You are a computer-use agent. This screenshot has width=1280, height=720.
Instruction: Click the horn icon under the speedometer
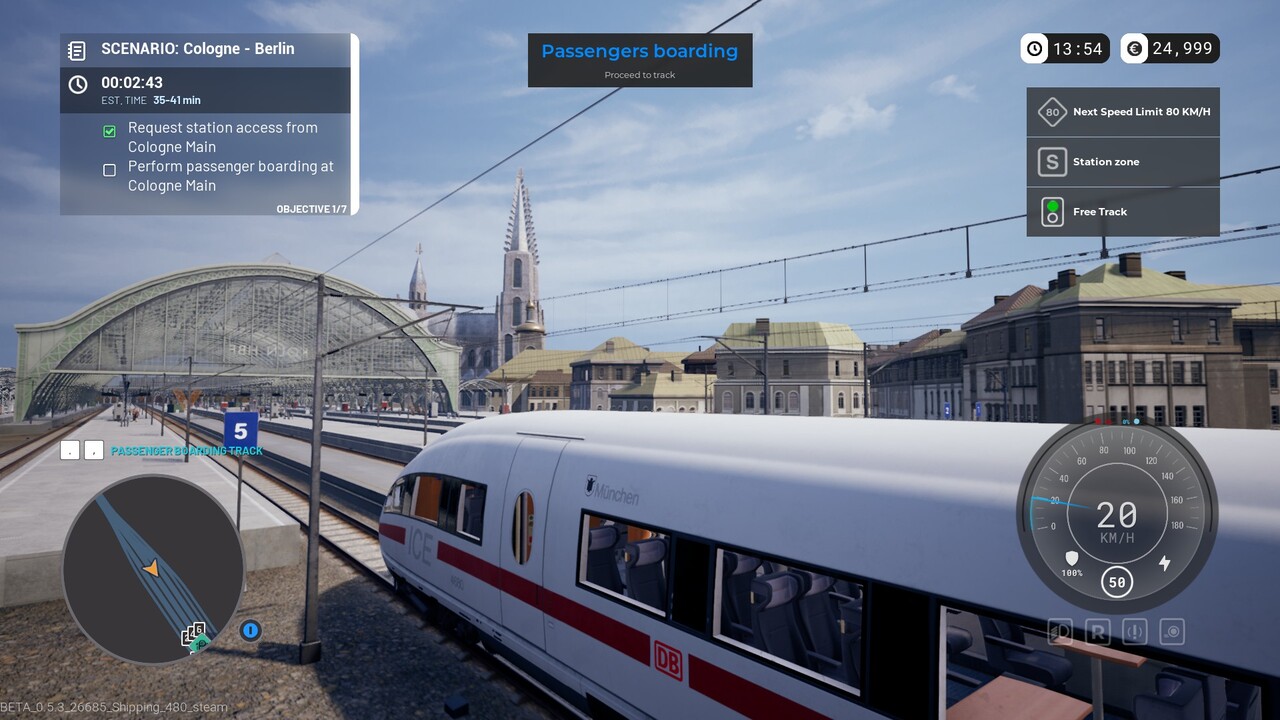(1172, 632)
